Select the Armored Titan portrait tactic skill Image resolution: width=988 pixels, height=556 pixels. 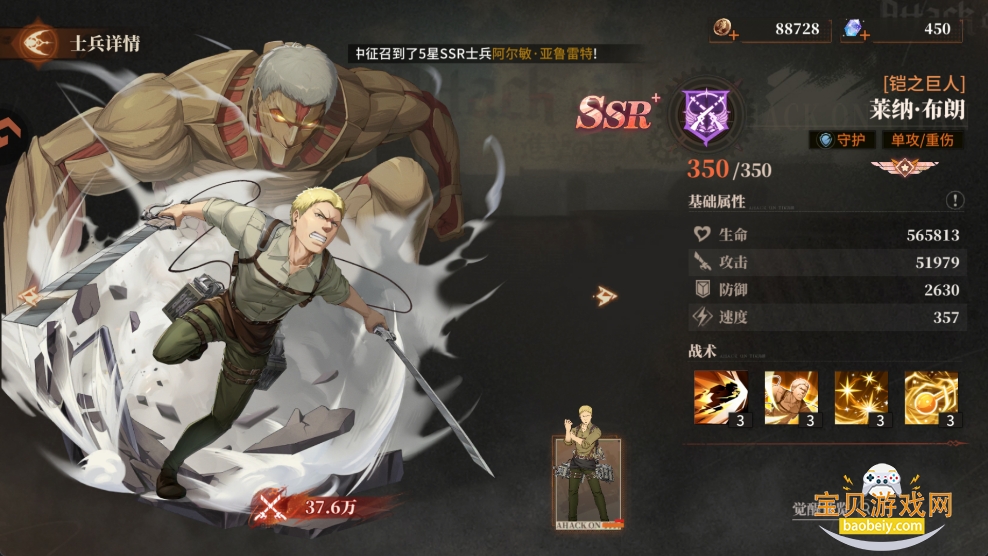coord(791,397)
